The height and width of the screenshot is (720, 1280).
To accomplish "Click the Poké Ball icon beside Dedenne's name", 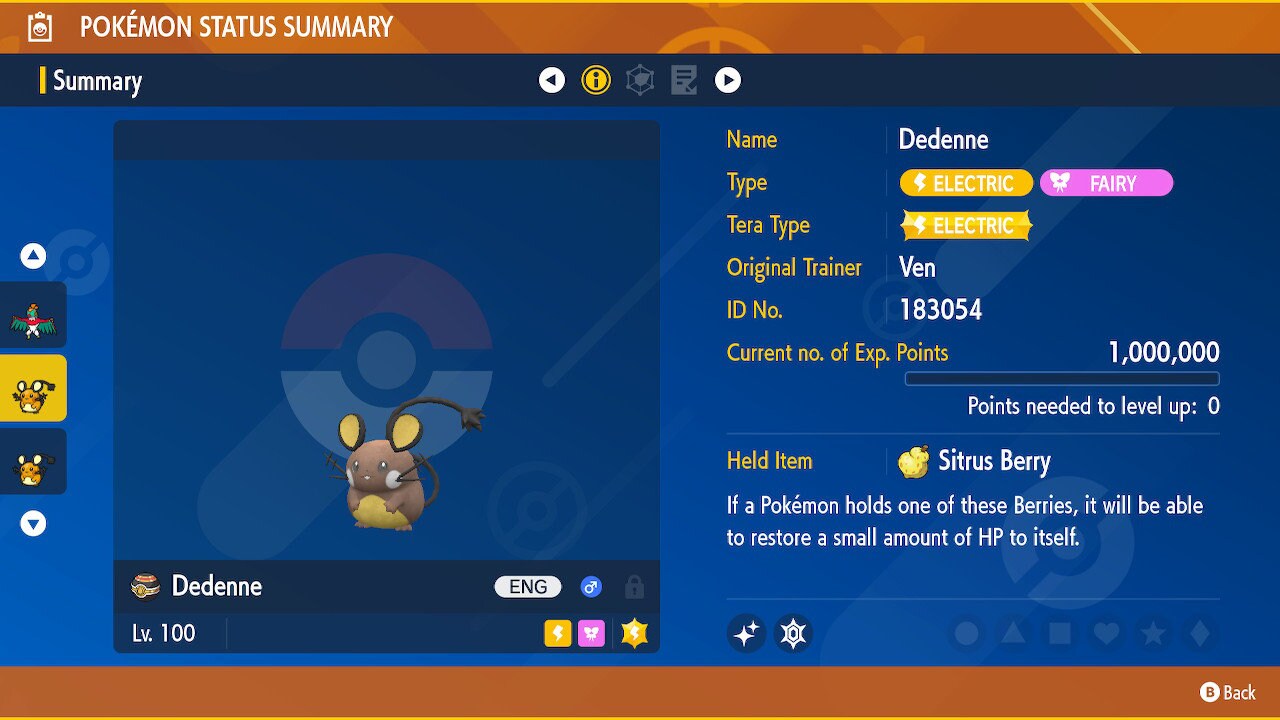I will coord(146,586).
